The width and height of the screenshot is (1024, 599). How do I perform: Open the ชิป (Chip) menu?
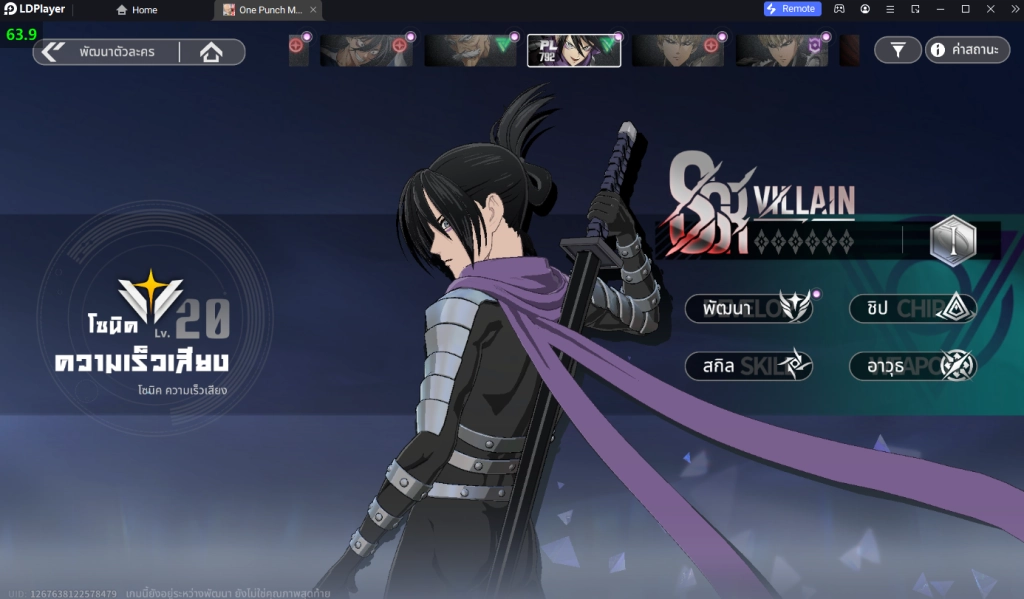pos(912,308)
